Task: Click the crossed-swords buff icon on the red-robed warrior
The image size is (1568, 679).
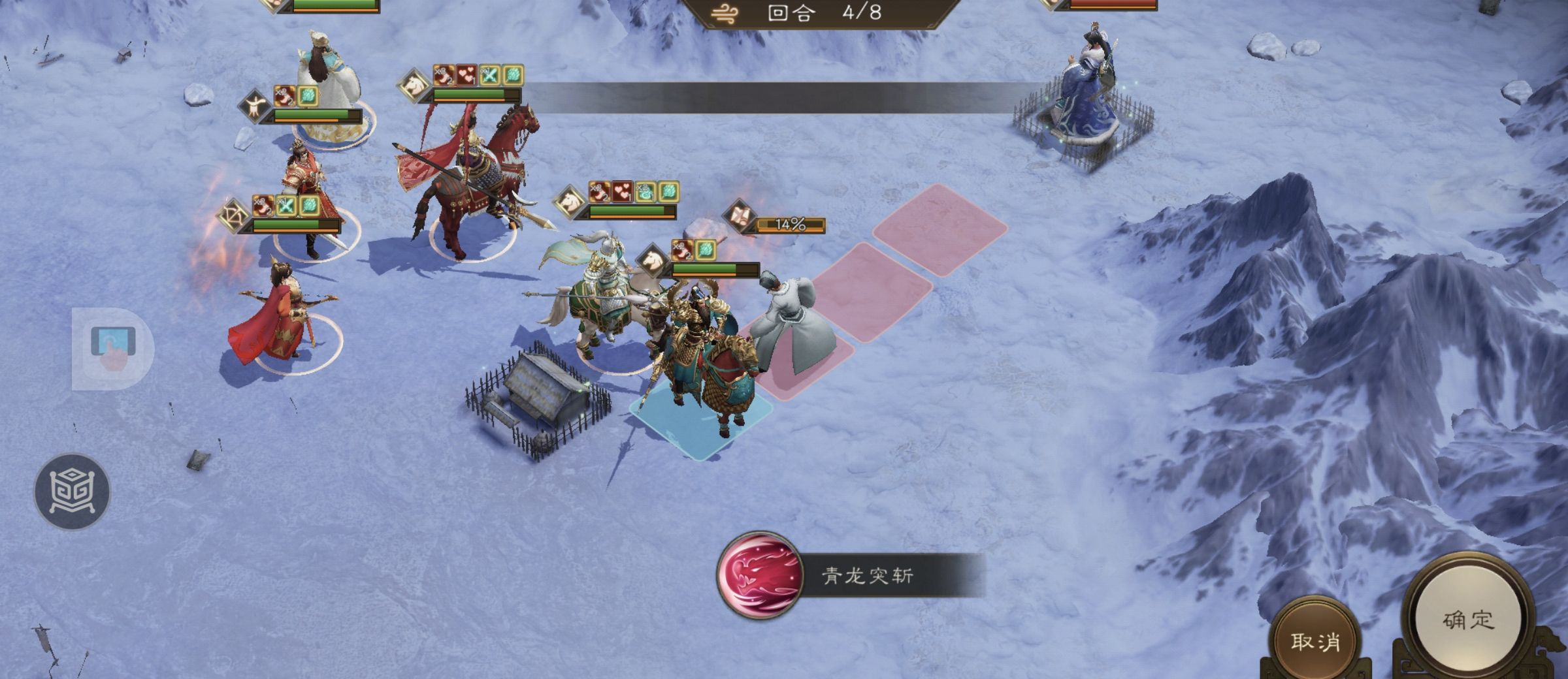Action: click(286, 205)
